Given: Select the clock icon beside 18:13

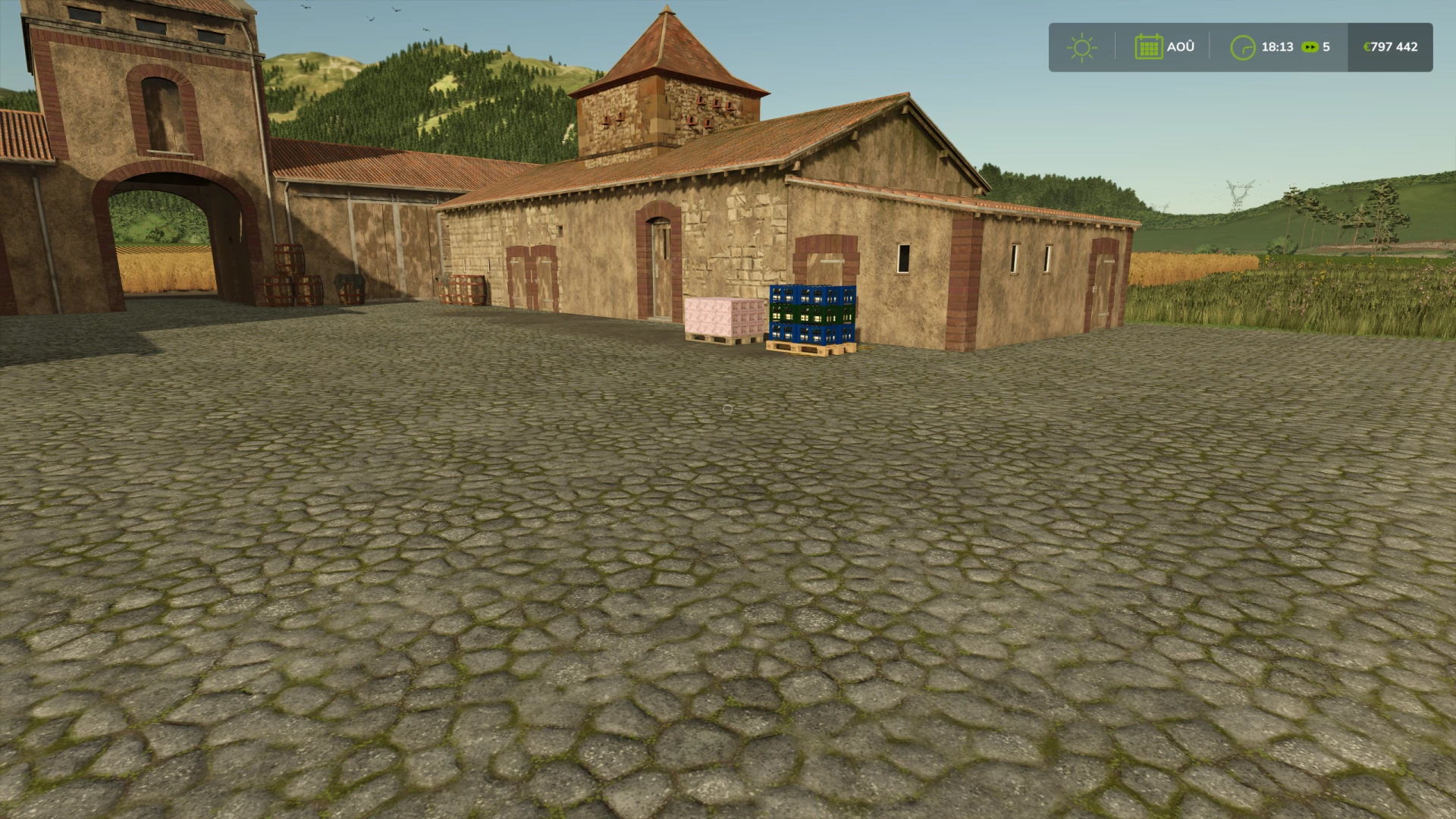Looking at the screenshot, I should coord(1244,47).
